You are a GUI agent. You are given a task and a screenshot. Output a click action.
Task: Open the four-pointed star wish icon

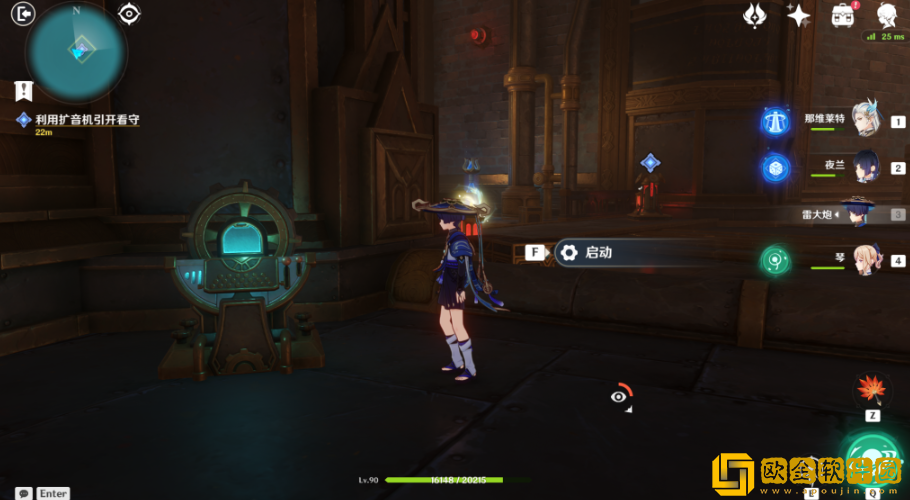click(798, 15)
